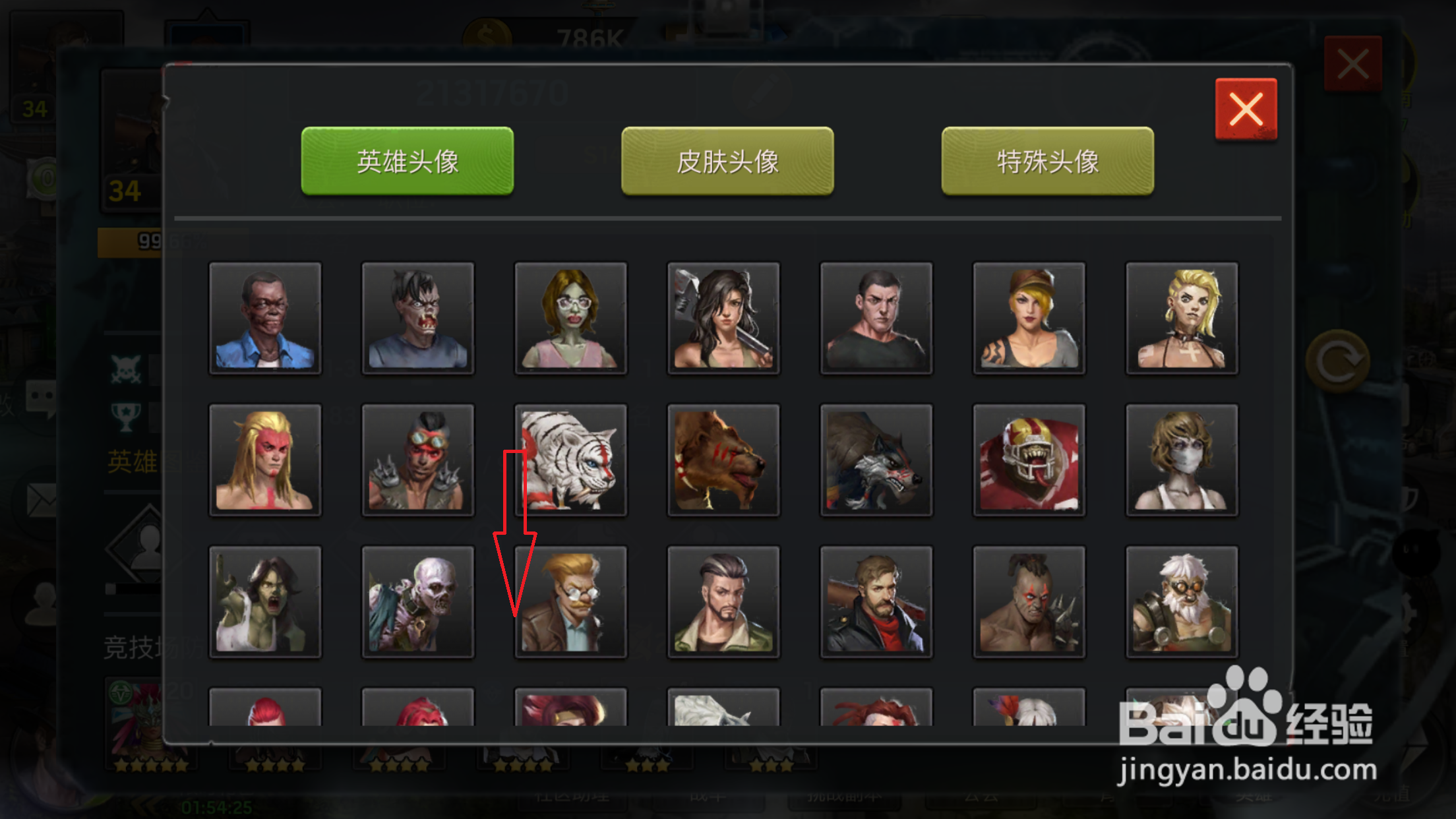
Task: Select the green-skinned woman with glasses avatar
Action: point(570,319)
